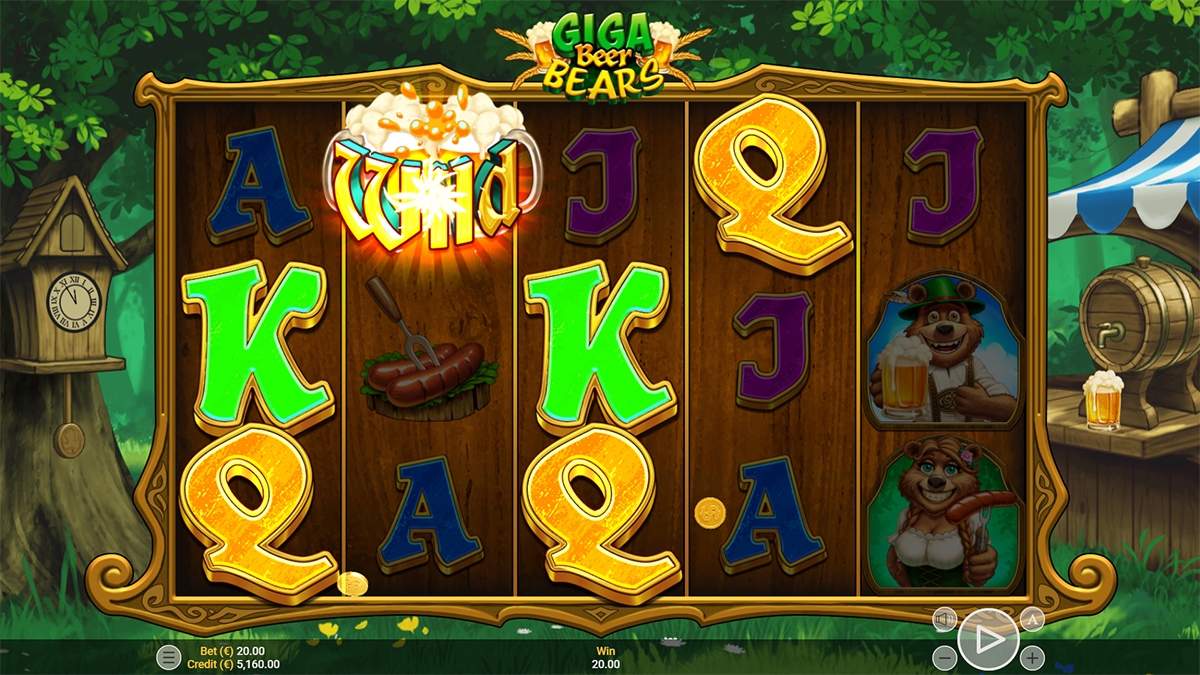Increase the bet with the plus button

pyautogui.click(x=1032, y=658)
